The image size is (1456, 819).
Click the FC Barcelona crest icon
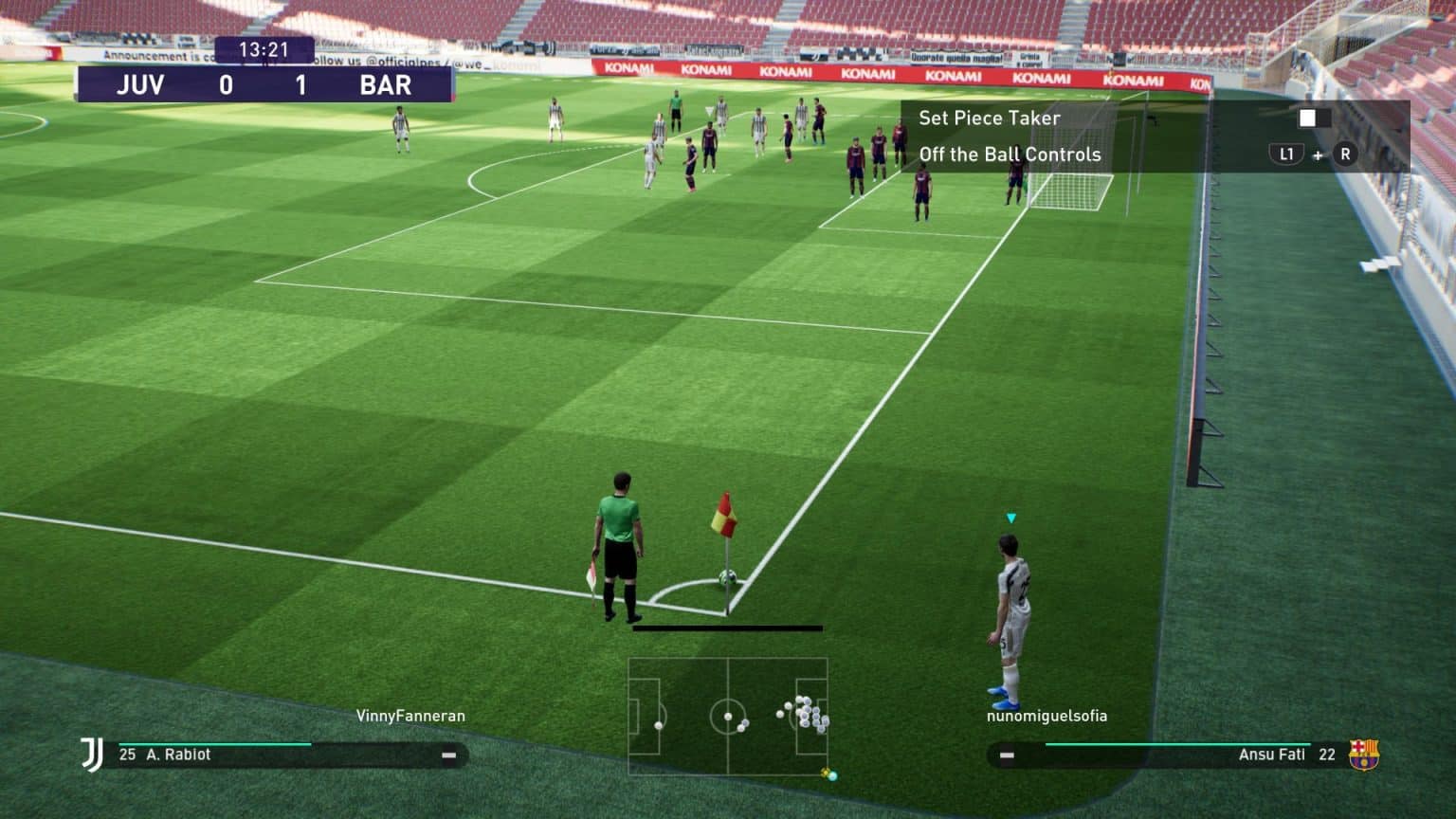(1362, 755)
